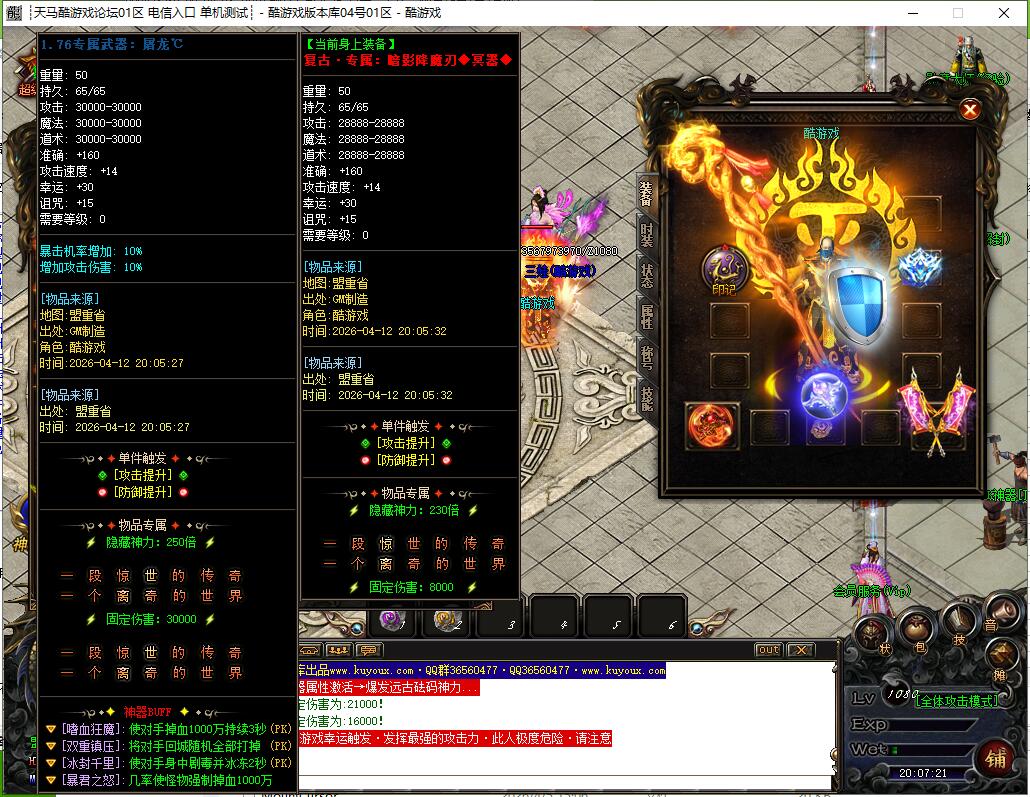Use the item in hotbar slot 1
Viewport: 1030px width, 797px height.
[393, 620]
